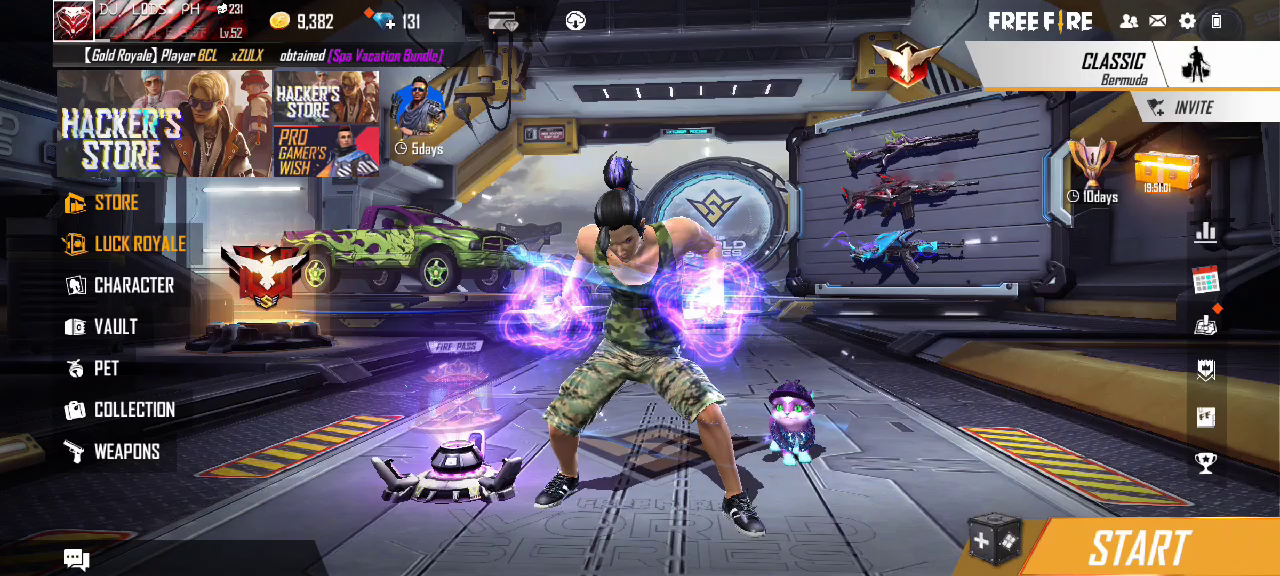Click the player profile avatar
This screenshot has height=576, width=1280.
pos(74,21)
